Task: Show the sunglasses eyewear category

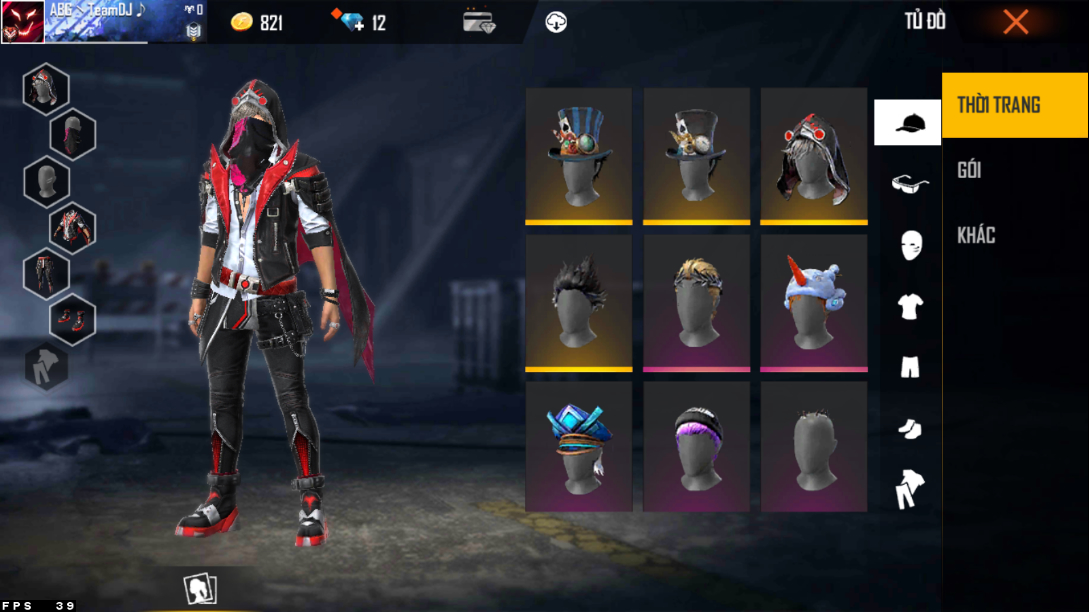Action: click(x=909, y=183)
